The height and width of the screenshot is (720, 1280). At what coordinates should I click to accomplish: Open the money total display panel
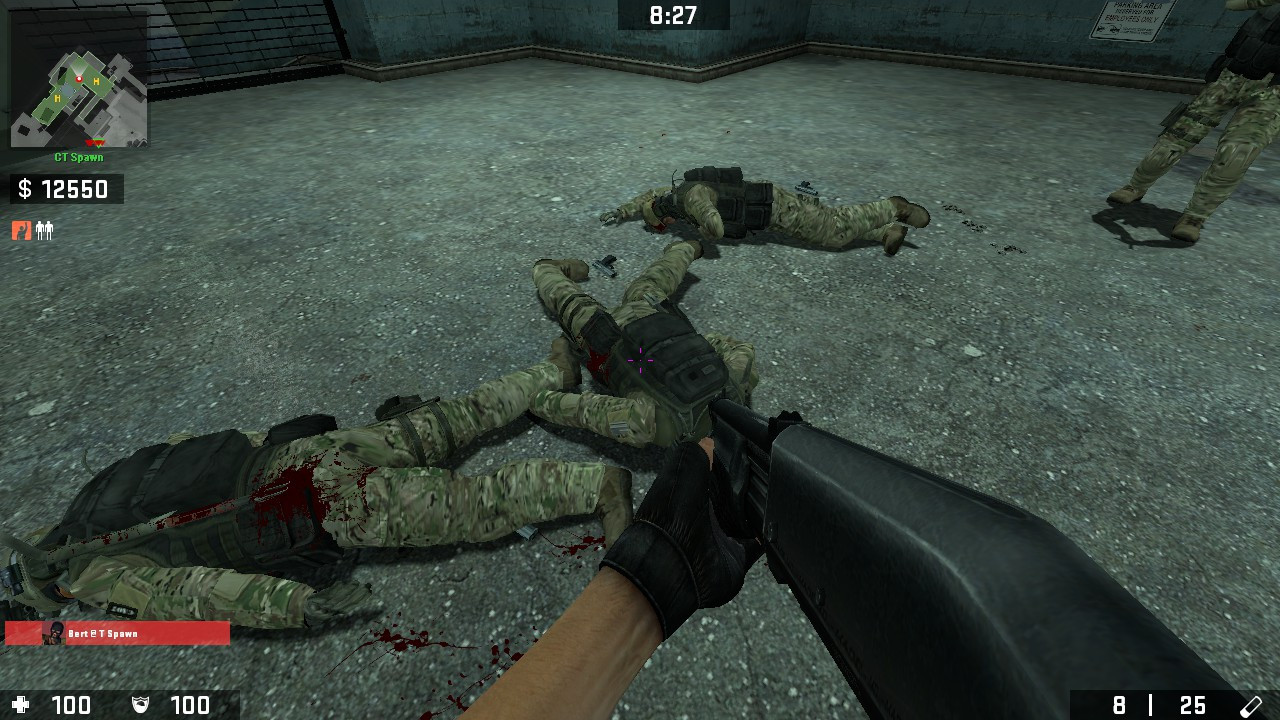pyautogui.click(x=66, y=189)
